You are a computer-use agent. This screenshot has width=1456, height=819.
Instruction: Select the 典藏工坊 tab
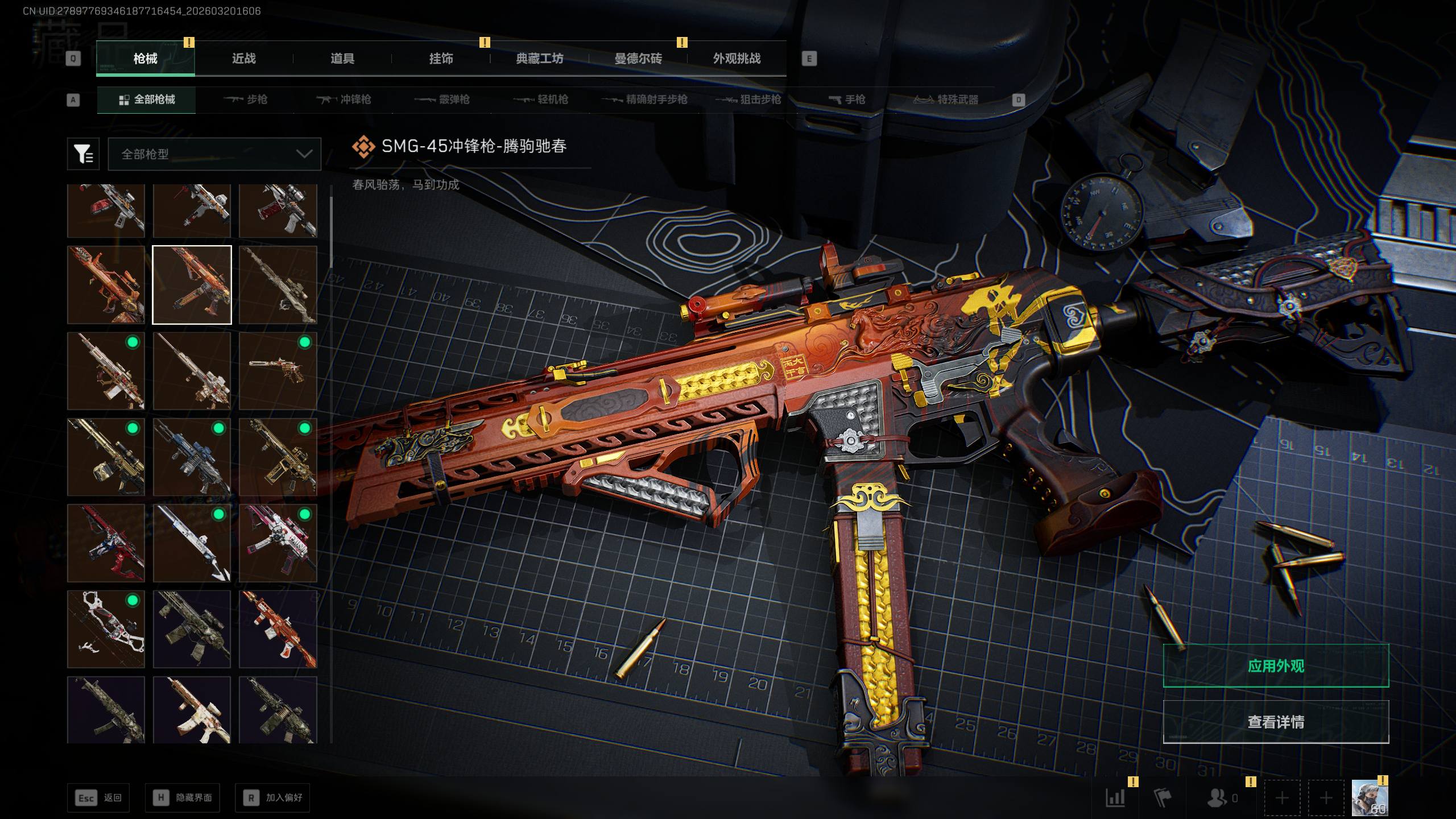[x=539, y=59]
